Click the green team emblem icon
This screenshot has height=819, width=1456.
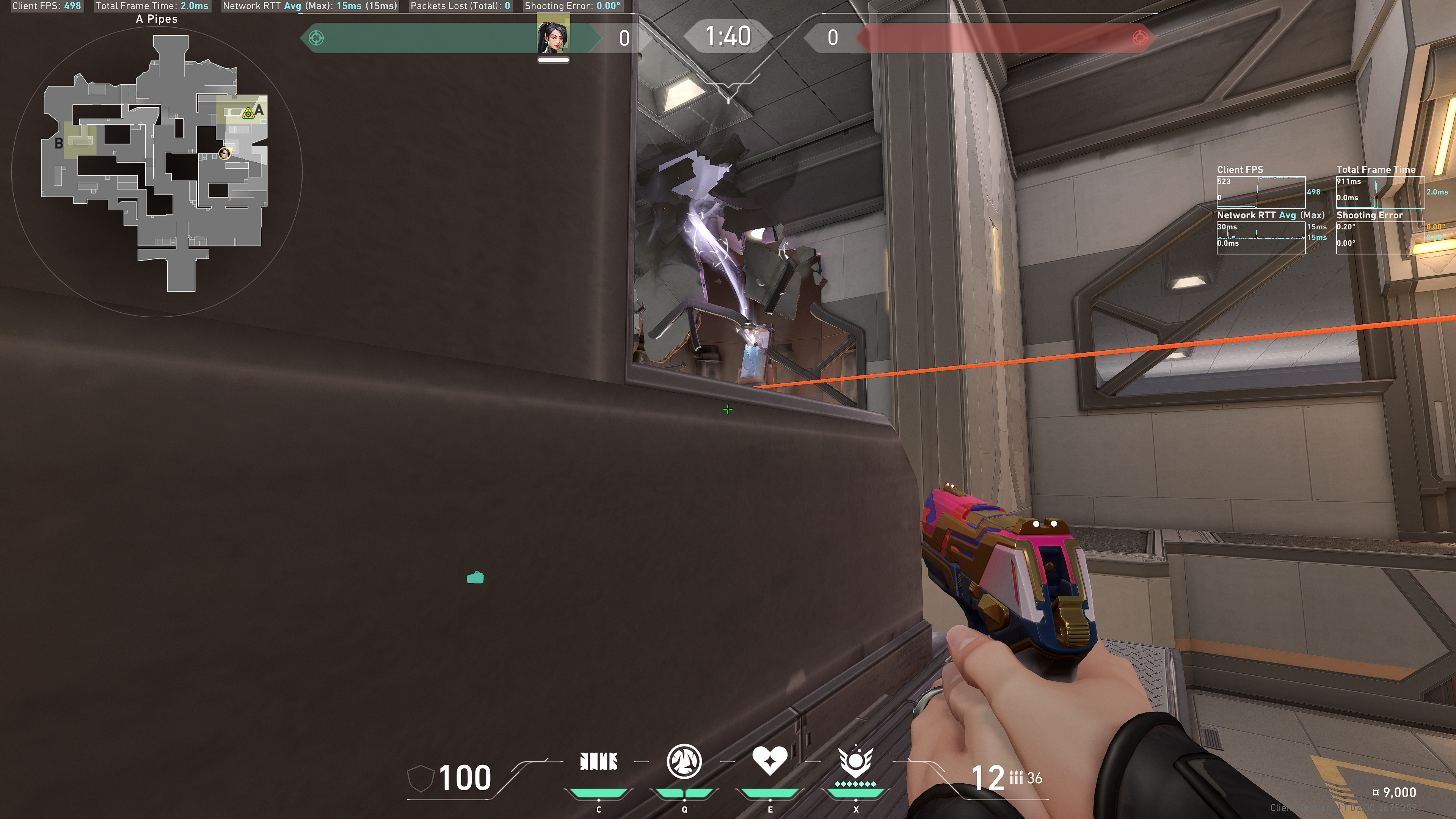317,38
